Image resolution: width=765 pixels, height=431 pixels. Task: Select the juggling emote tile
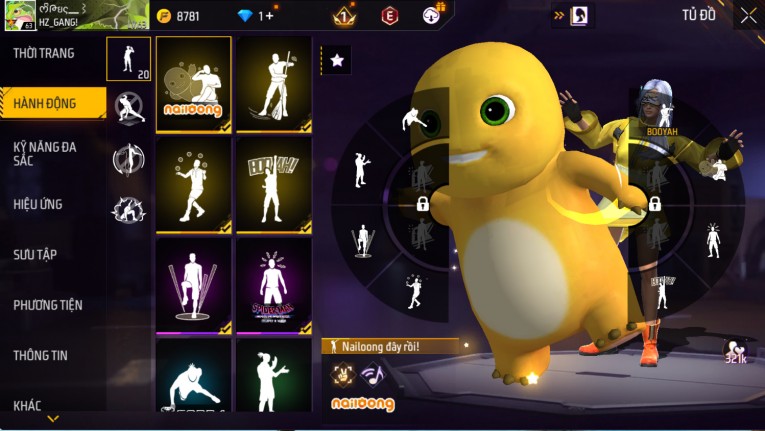[193, 183]
